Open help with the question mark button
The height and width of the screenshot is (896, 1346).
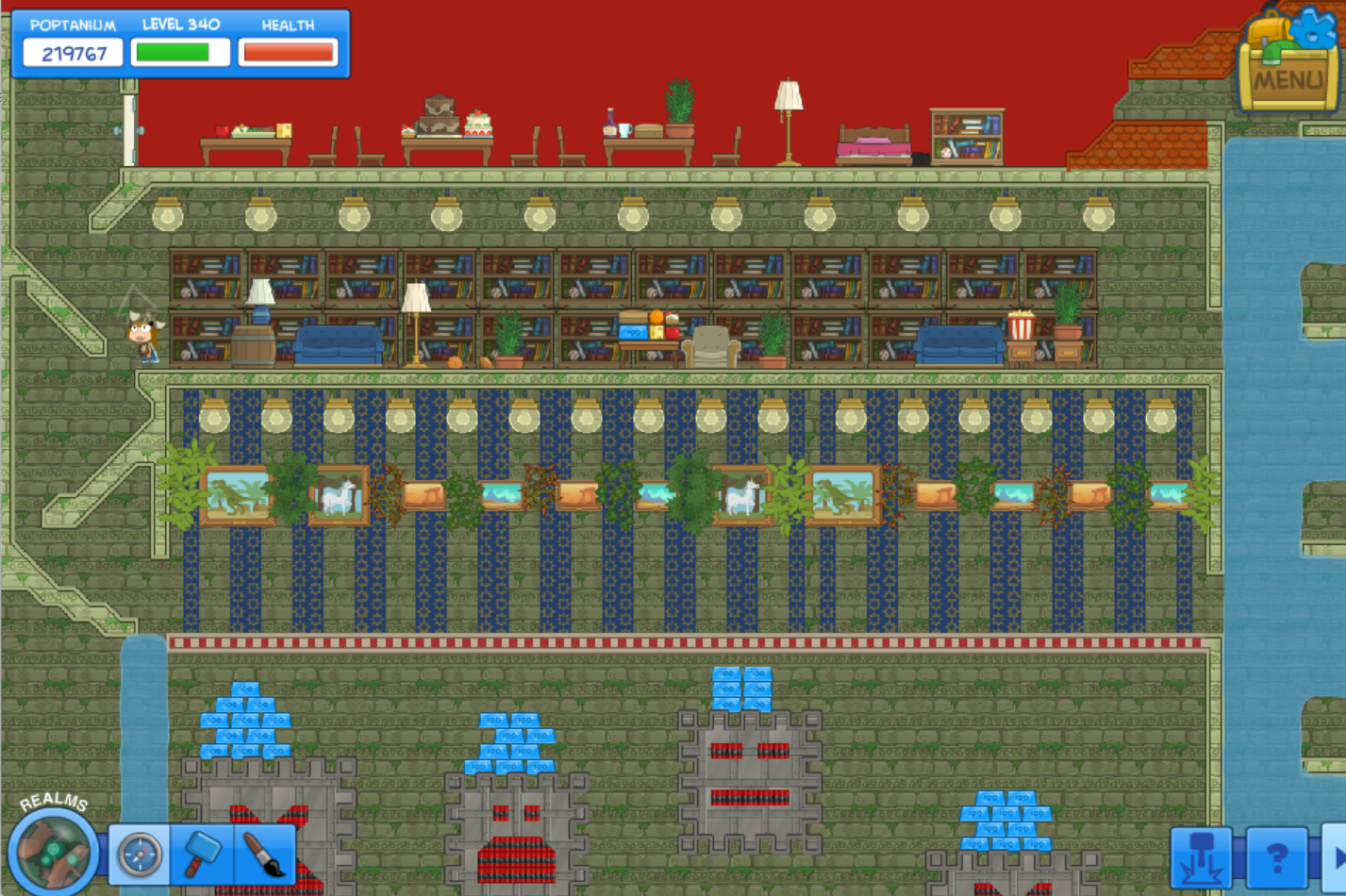1276,857
